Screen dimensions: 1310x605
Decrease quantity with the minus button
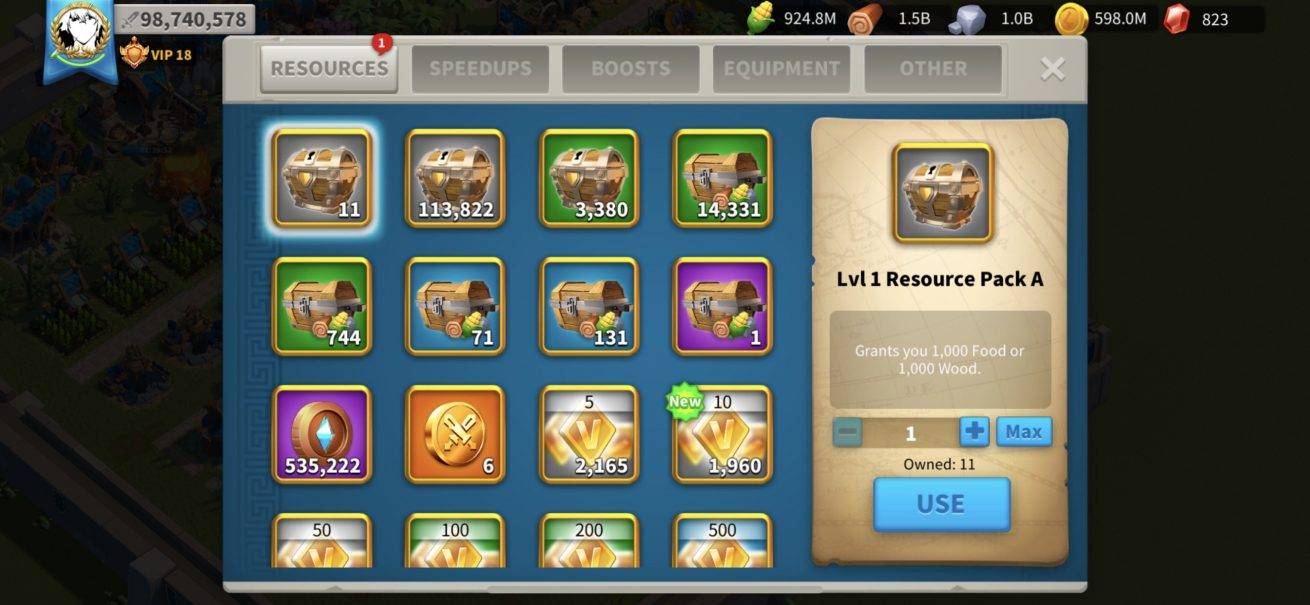tap(847, 432)
